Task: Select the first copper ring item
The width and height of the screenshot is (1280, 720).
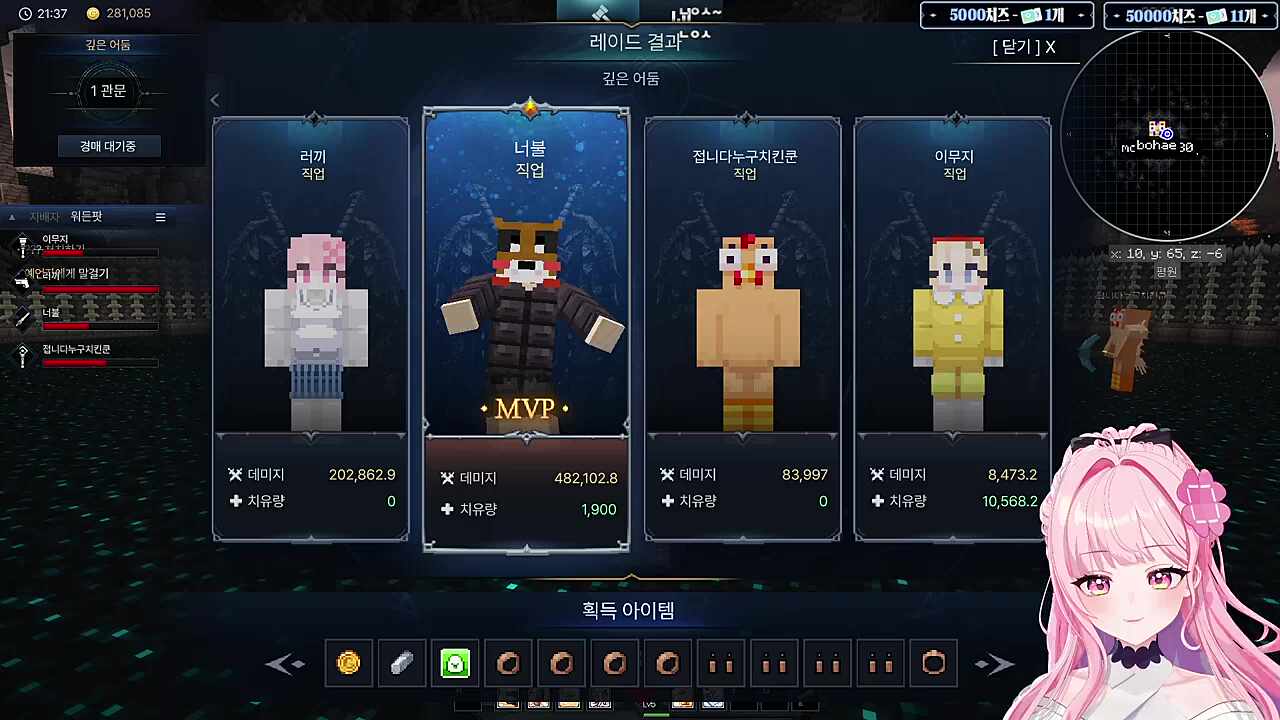Action: coord(508,663)
